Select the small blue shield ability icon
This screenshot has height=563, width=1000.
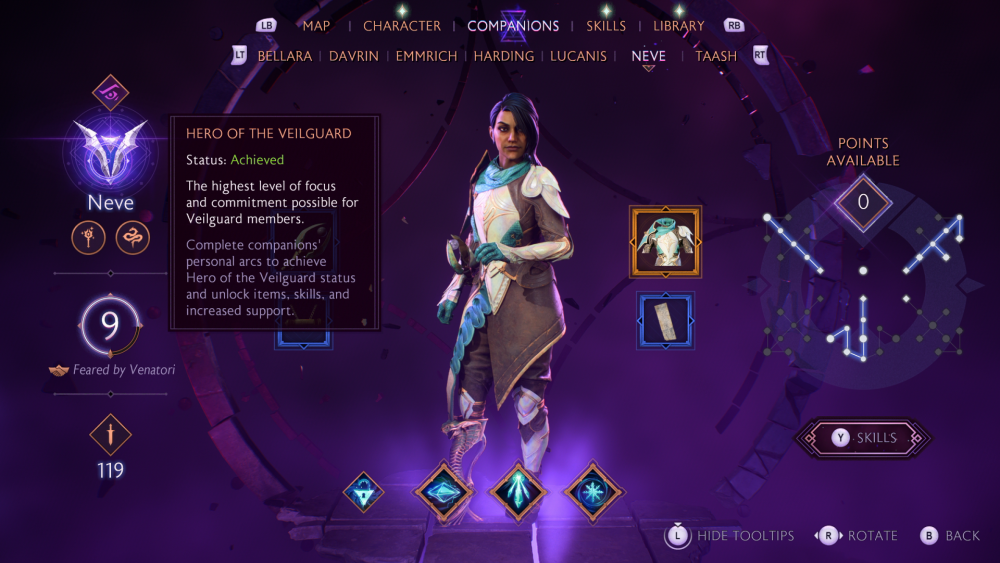[364, 492]
